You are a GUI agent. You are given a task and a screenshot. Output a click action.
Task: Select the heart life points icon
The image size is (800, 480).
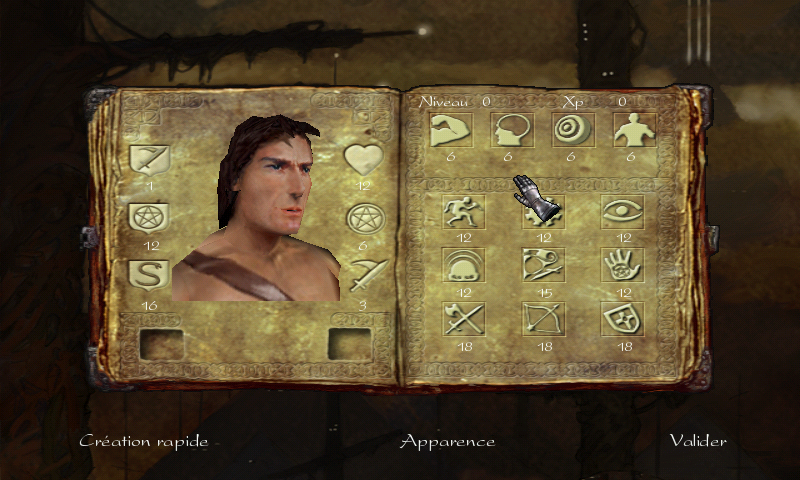click(364, 160)
